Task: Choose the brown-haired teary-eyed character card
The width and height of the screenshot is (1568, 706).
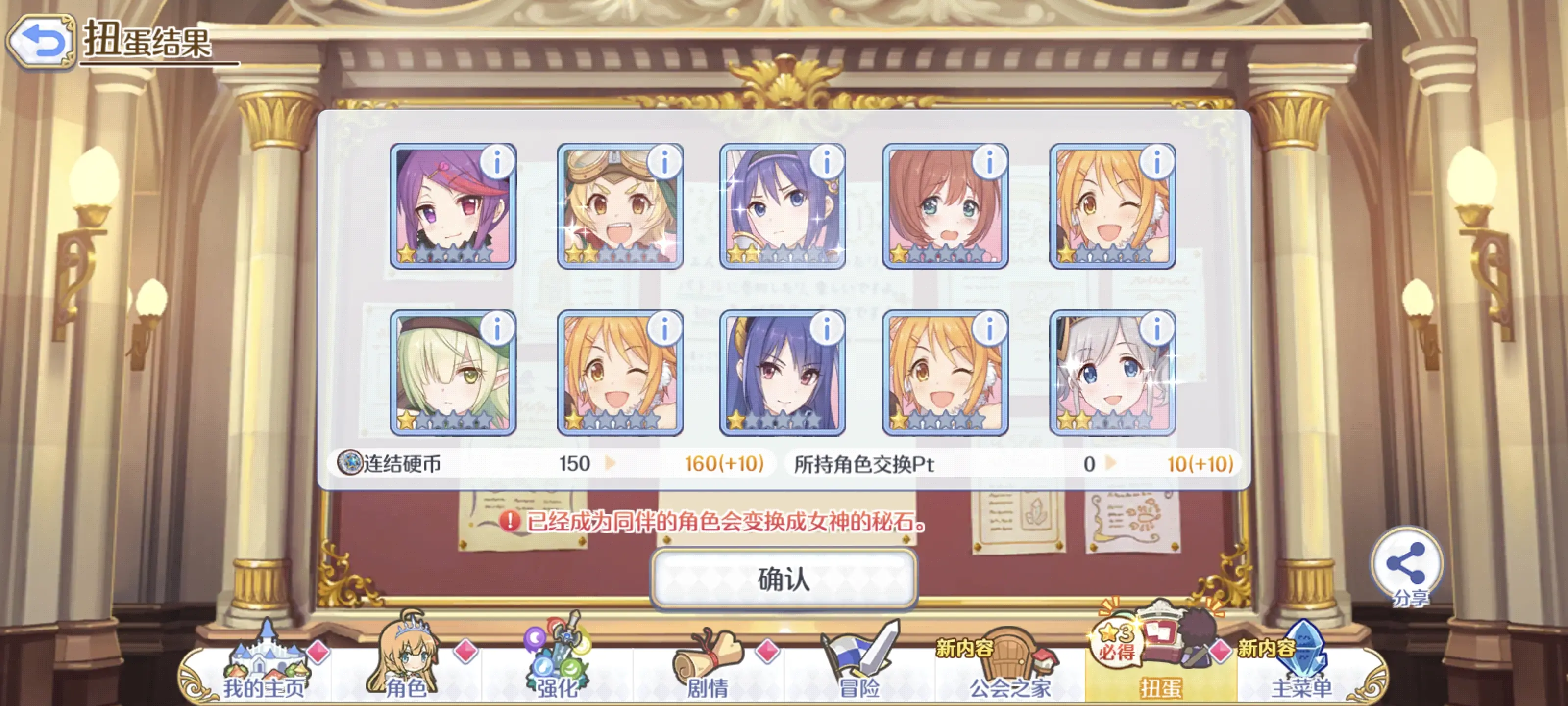Action: (945, 206)
